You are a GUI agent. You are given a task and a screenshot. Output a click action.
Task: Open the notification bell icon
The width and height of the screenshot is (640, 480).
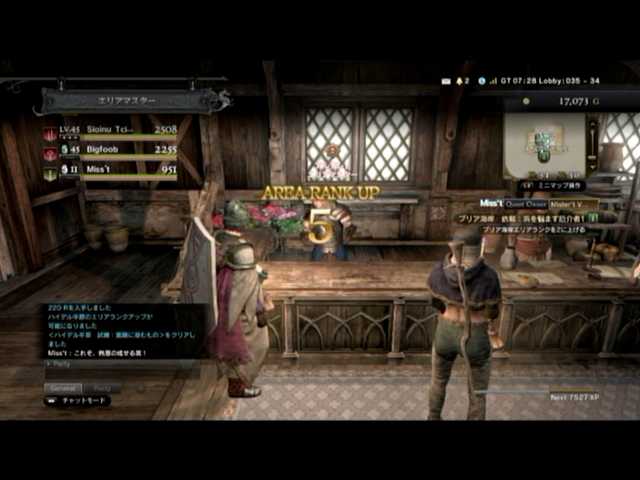[x=460, y=80]
